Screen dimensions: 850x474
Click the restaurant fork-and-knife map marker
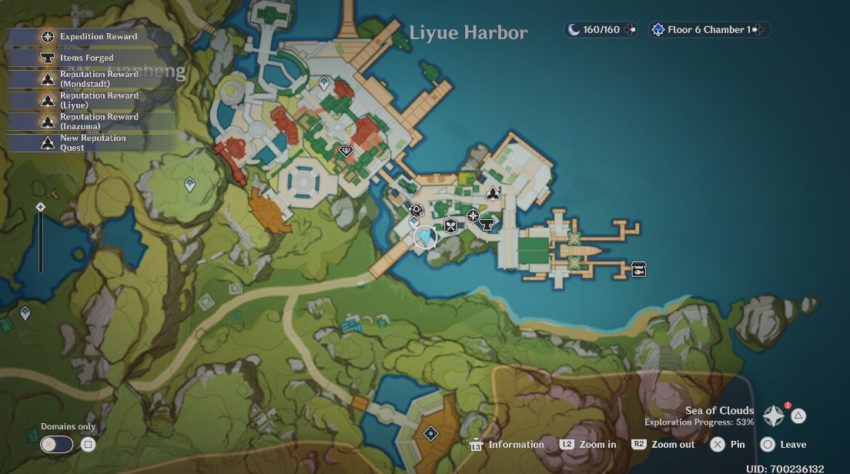coord(452,225)
